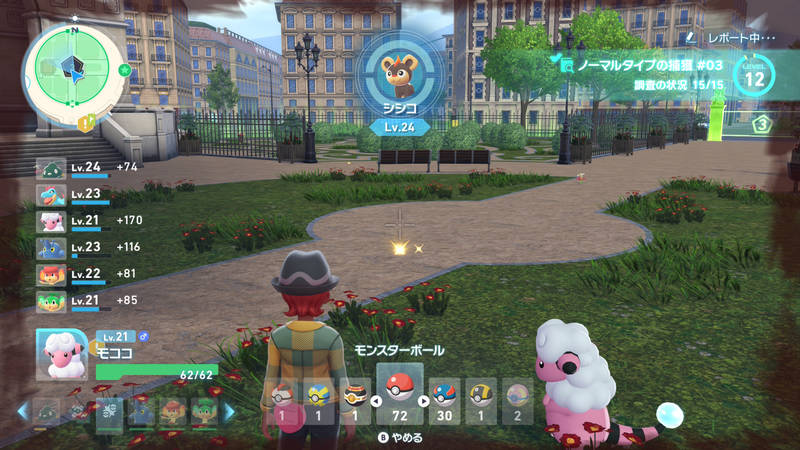Image resolution: width=800 pixels, height=450 pixels.
Task: Click the left arrow beside the Monster Ball
Action: click(x=375, y=401)
